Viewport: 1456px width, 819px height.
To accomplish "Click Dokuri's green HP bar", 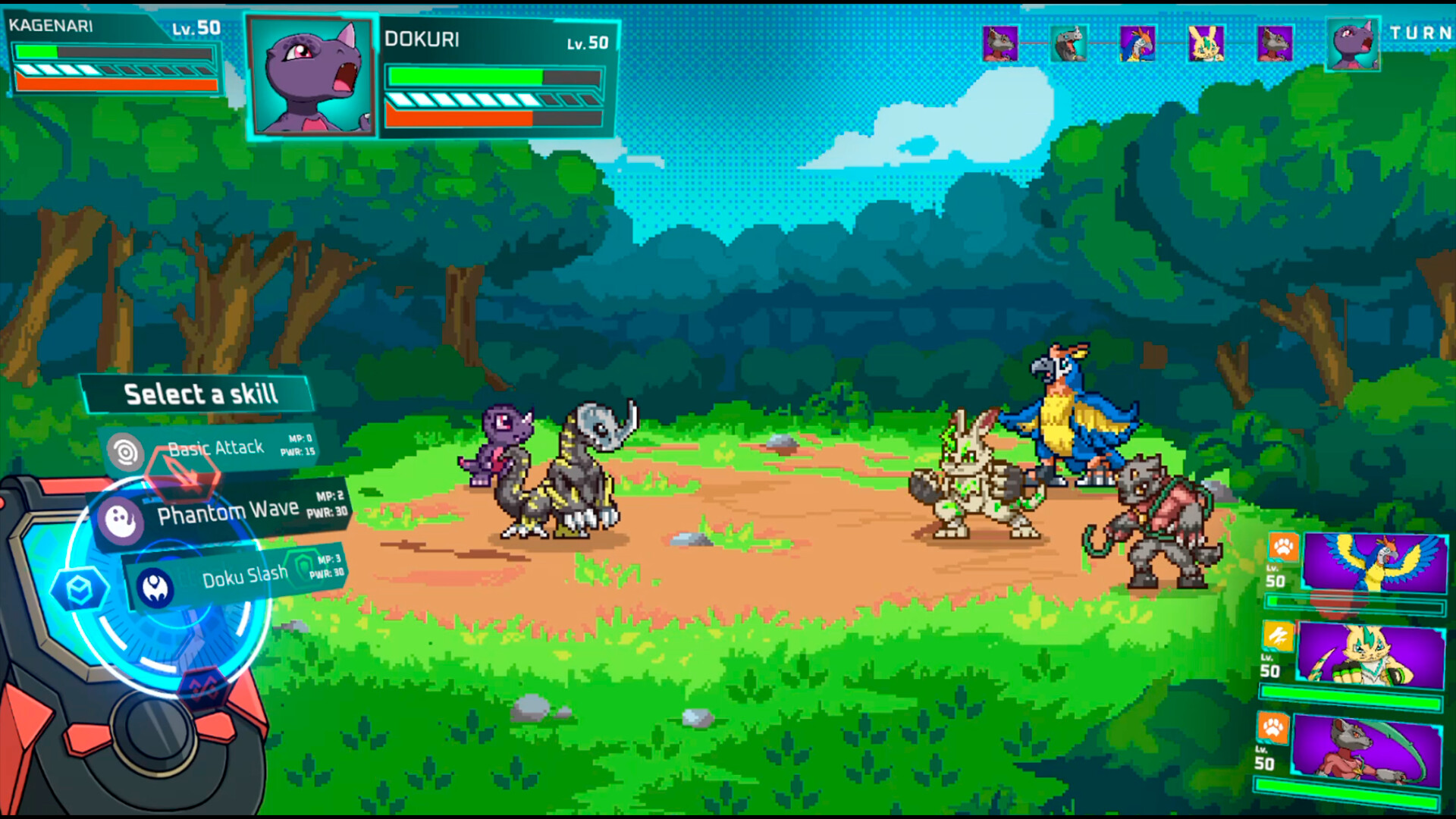I will [x=464, y=77].
